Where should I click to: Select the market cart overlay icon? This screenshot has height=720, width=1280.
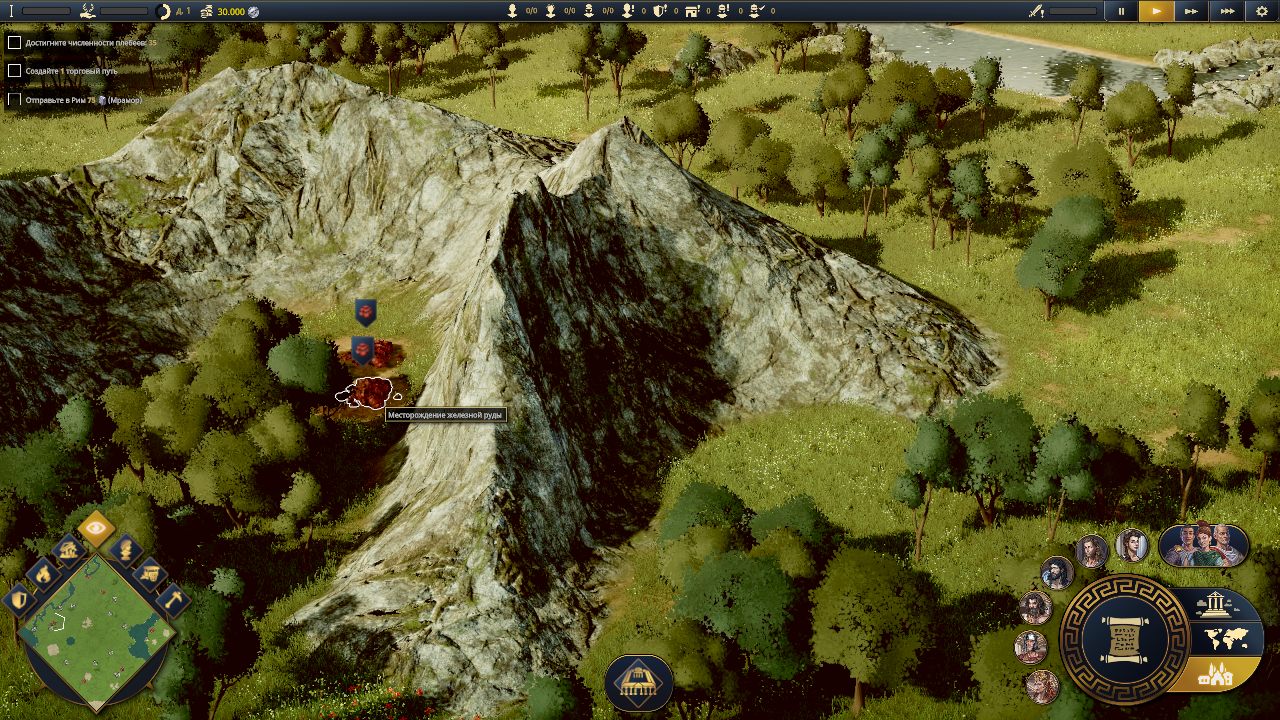149,573
